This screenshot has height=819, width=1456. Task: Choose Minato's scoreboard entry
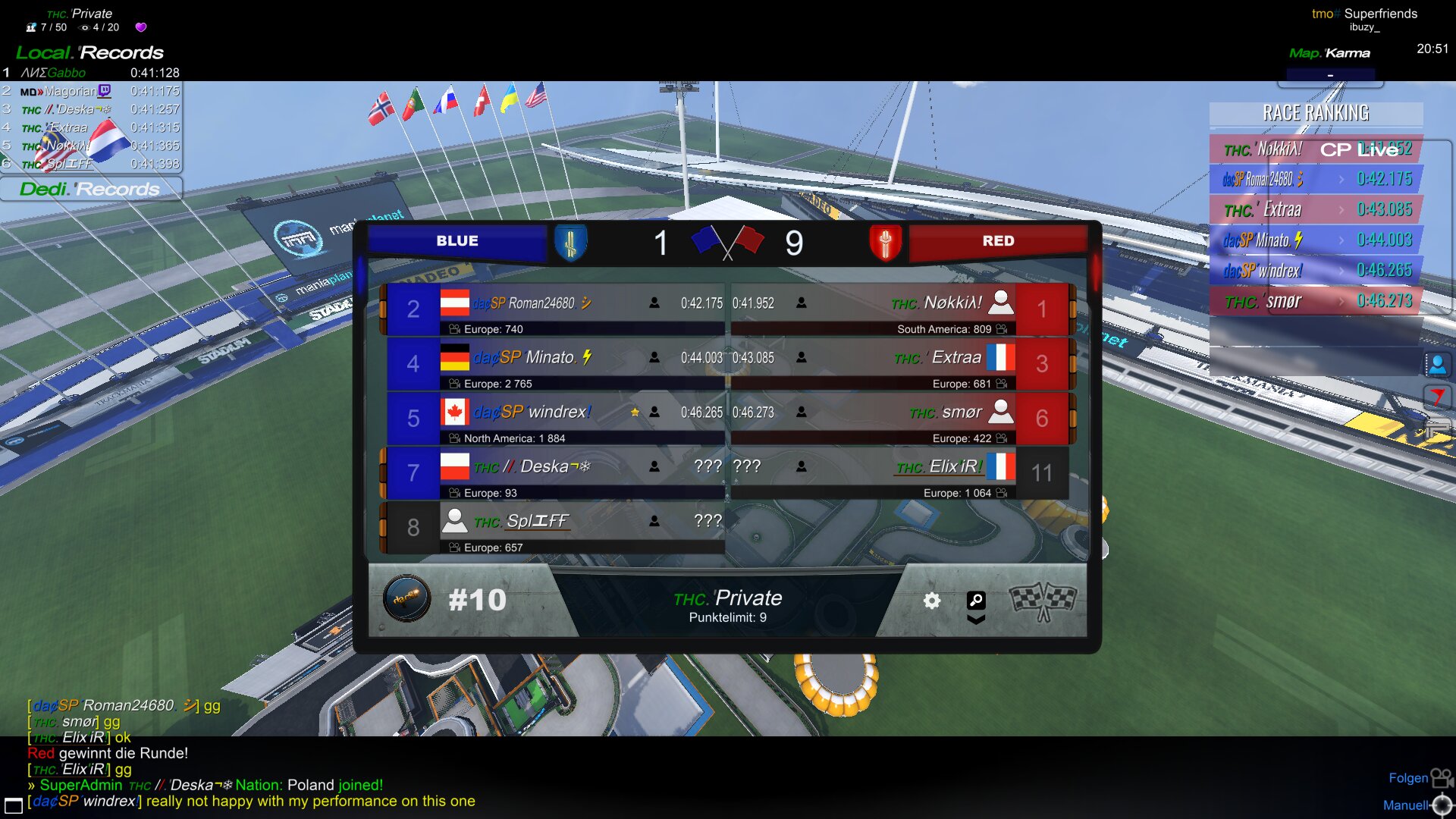tap(555, 364)
